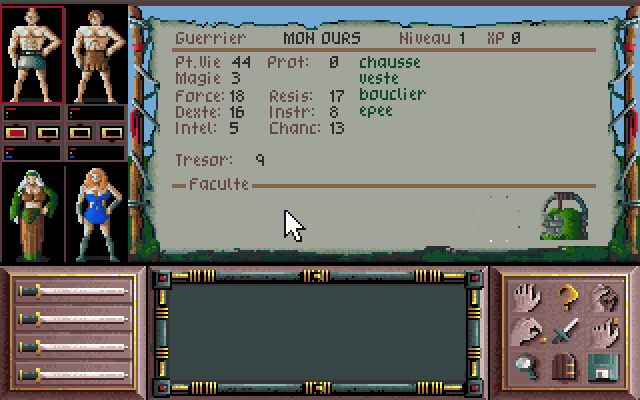
Task: Open the wooden door icon
Action: tap(567, 366)
